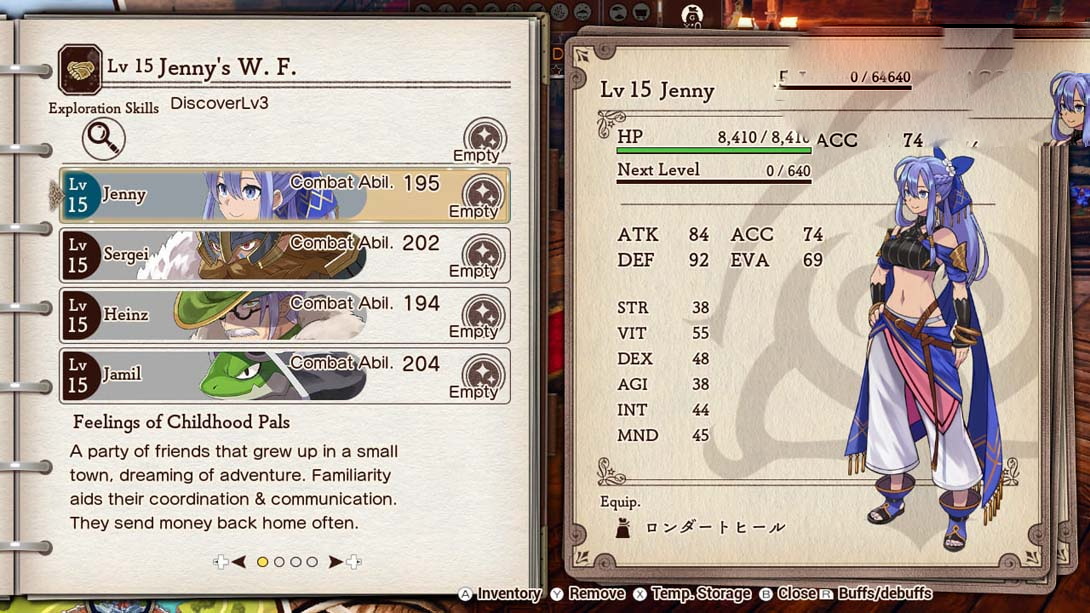1090x613 pixels.
Task: Select the highlighted first page dot
Action: [x=262, y=562]
